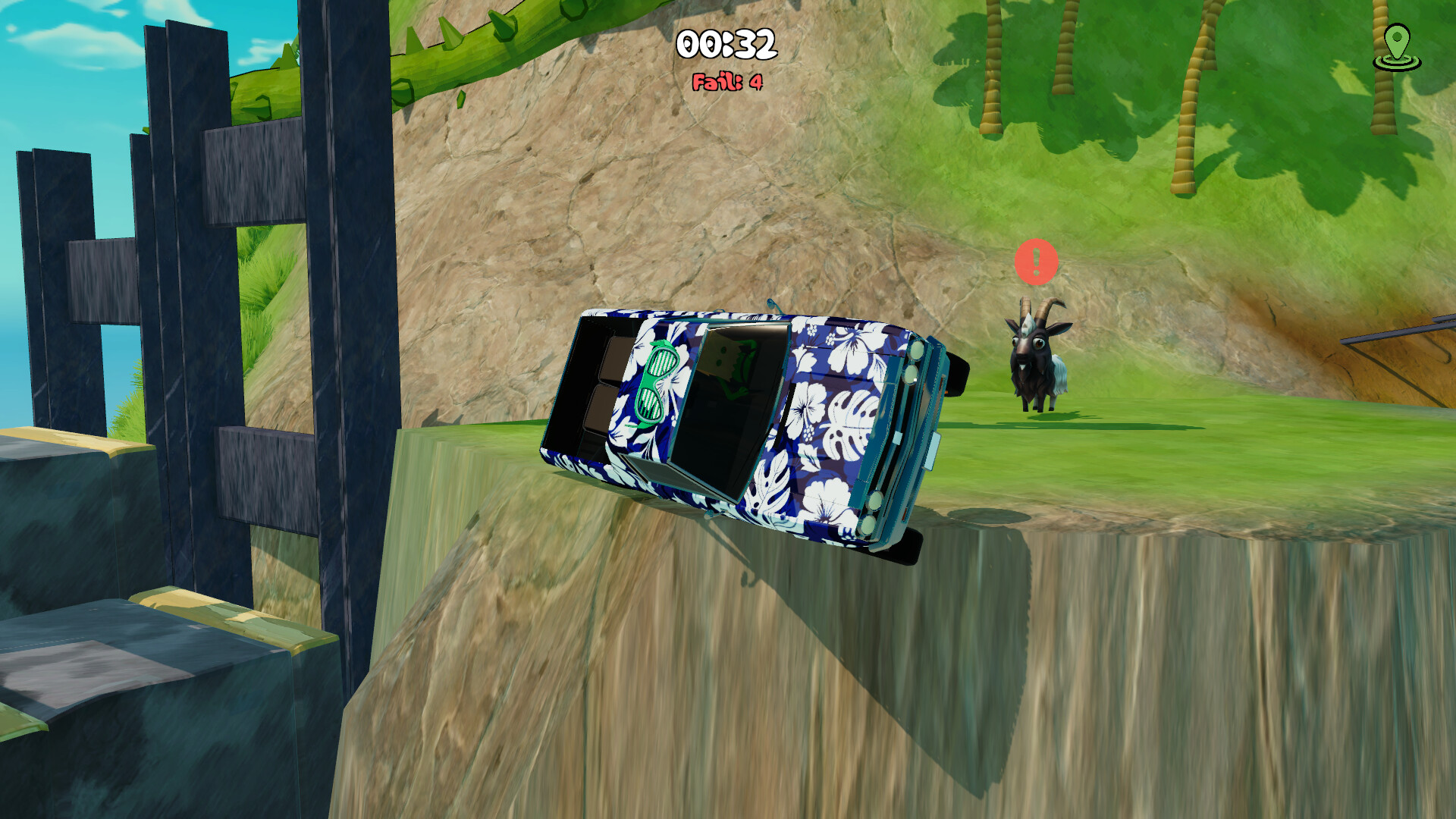The image size is (1456, 819).
Task: Click the goat's white beard
Action: point(1024,369)
